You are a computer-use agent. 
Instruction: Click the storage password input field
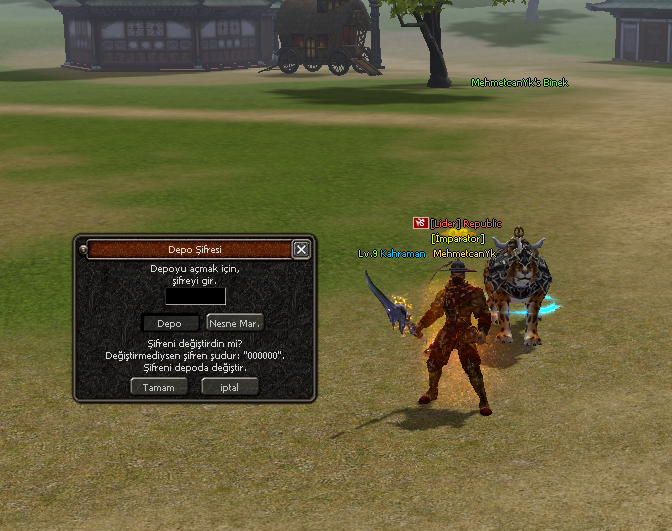[x=196, y=296]
